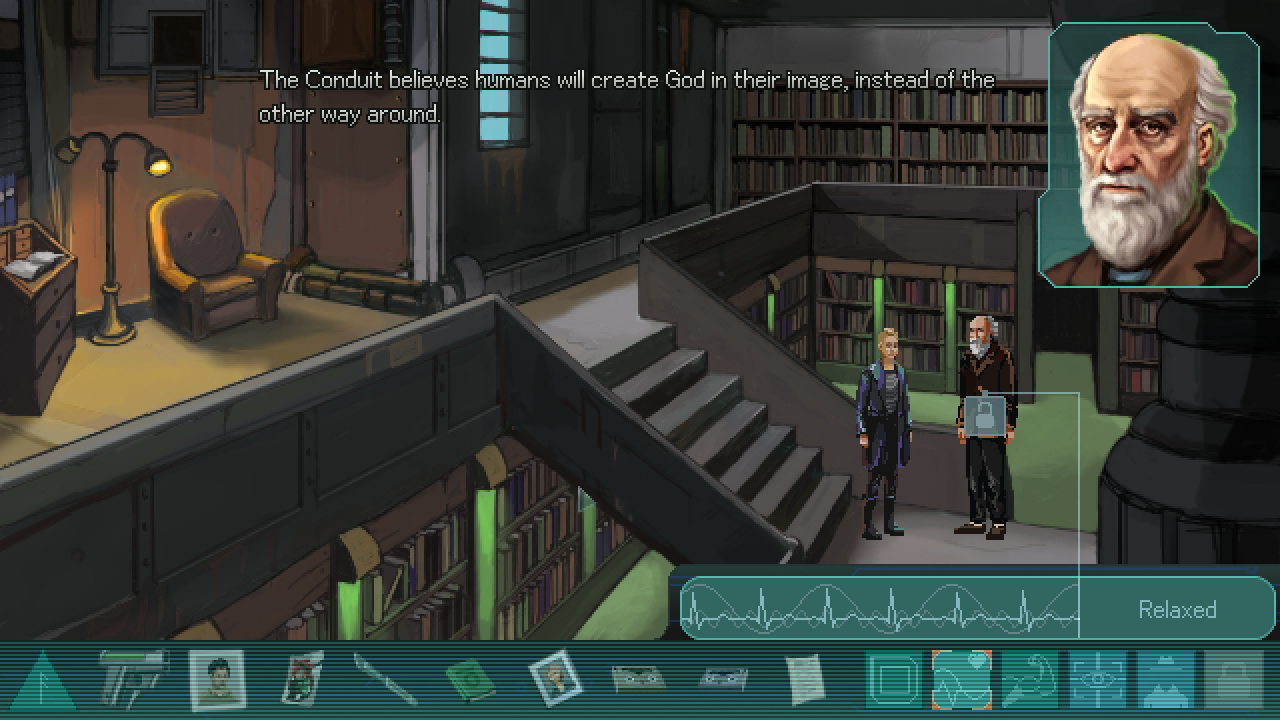Viewport: 1280px width, 720px height.
Task: Choose the scalpel inventory item
Action: (x=385, y=681)
